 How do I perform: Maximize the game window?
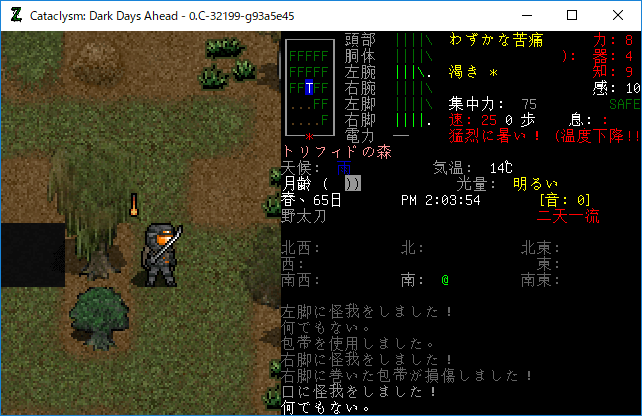tap(572, 15)
